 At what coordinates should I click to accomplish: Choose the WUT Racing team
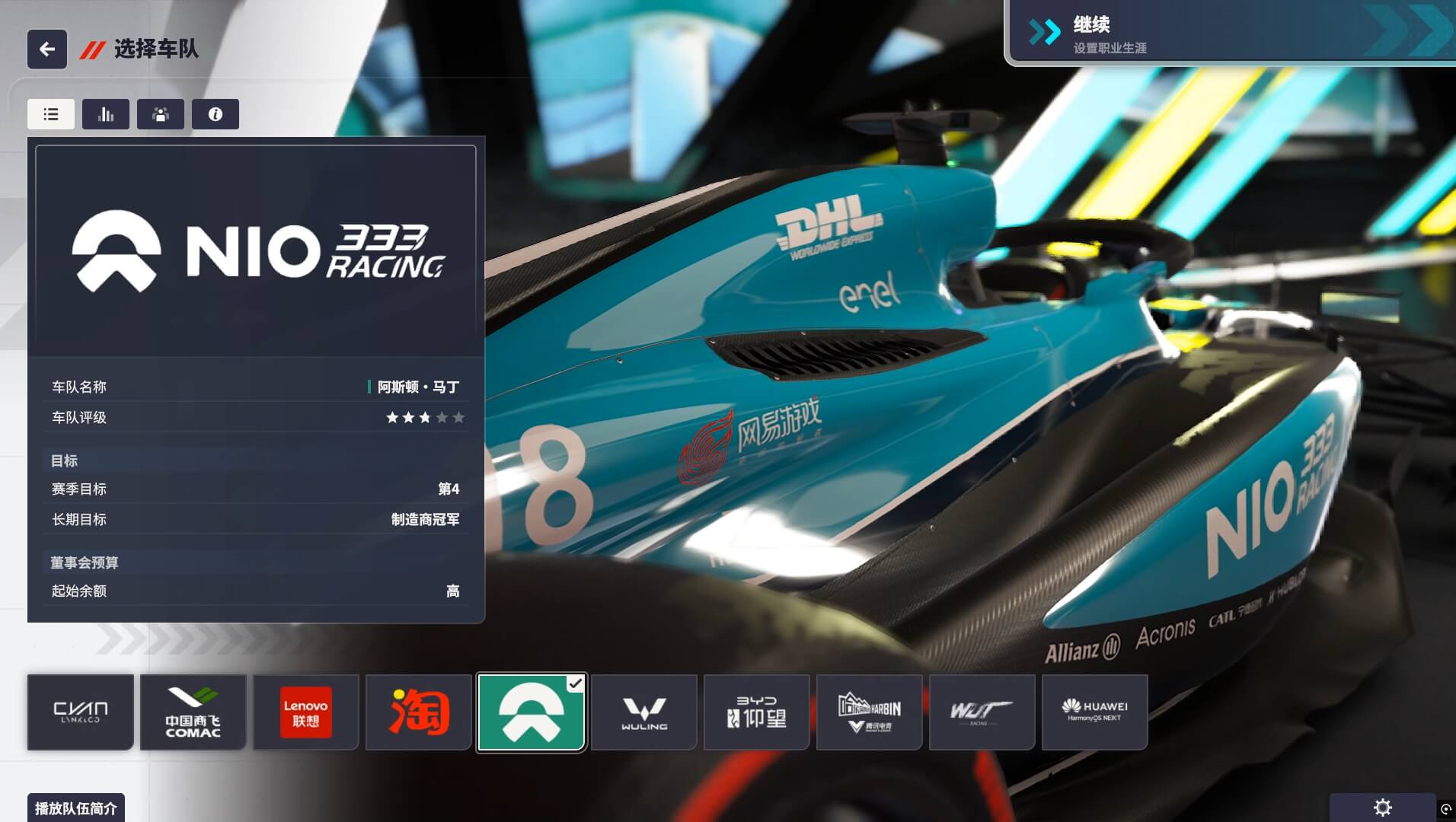click(982, 712)
